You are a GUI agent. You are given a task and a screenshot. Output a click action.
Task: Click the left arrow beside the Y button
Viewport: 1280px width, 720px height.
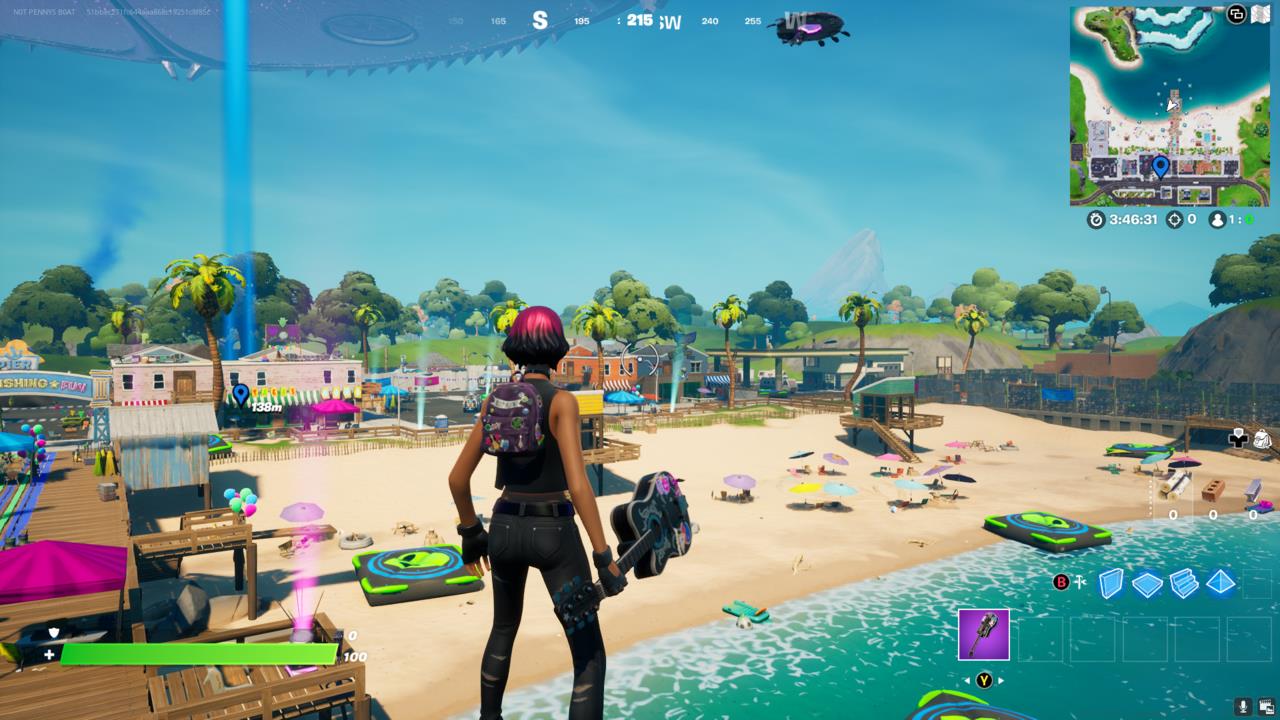click(966, 680)
